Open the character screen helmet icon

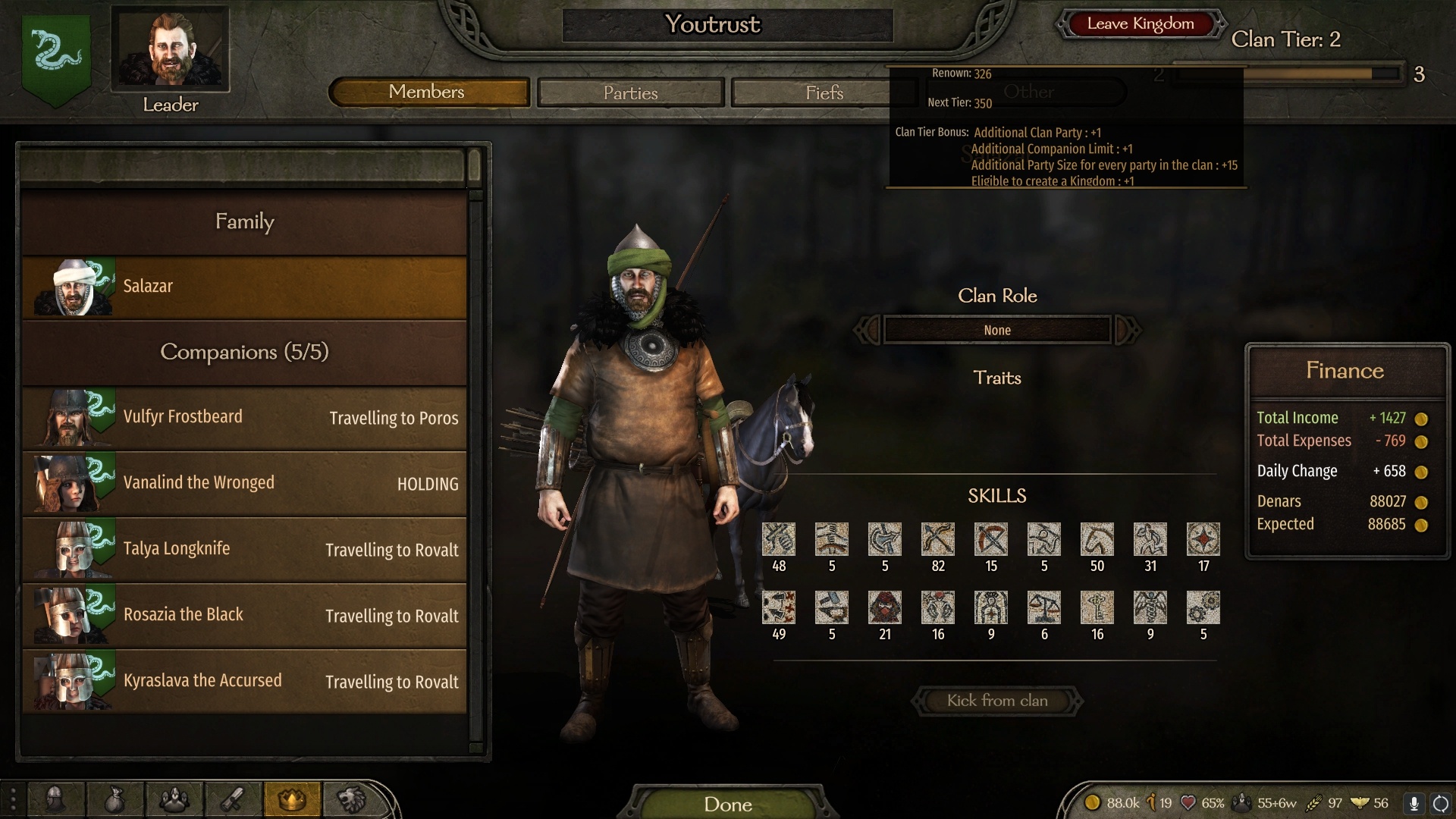pyautogui.click(x=55, y=799)
